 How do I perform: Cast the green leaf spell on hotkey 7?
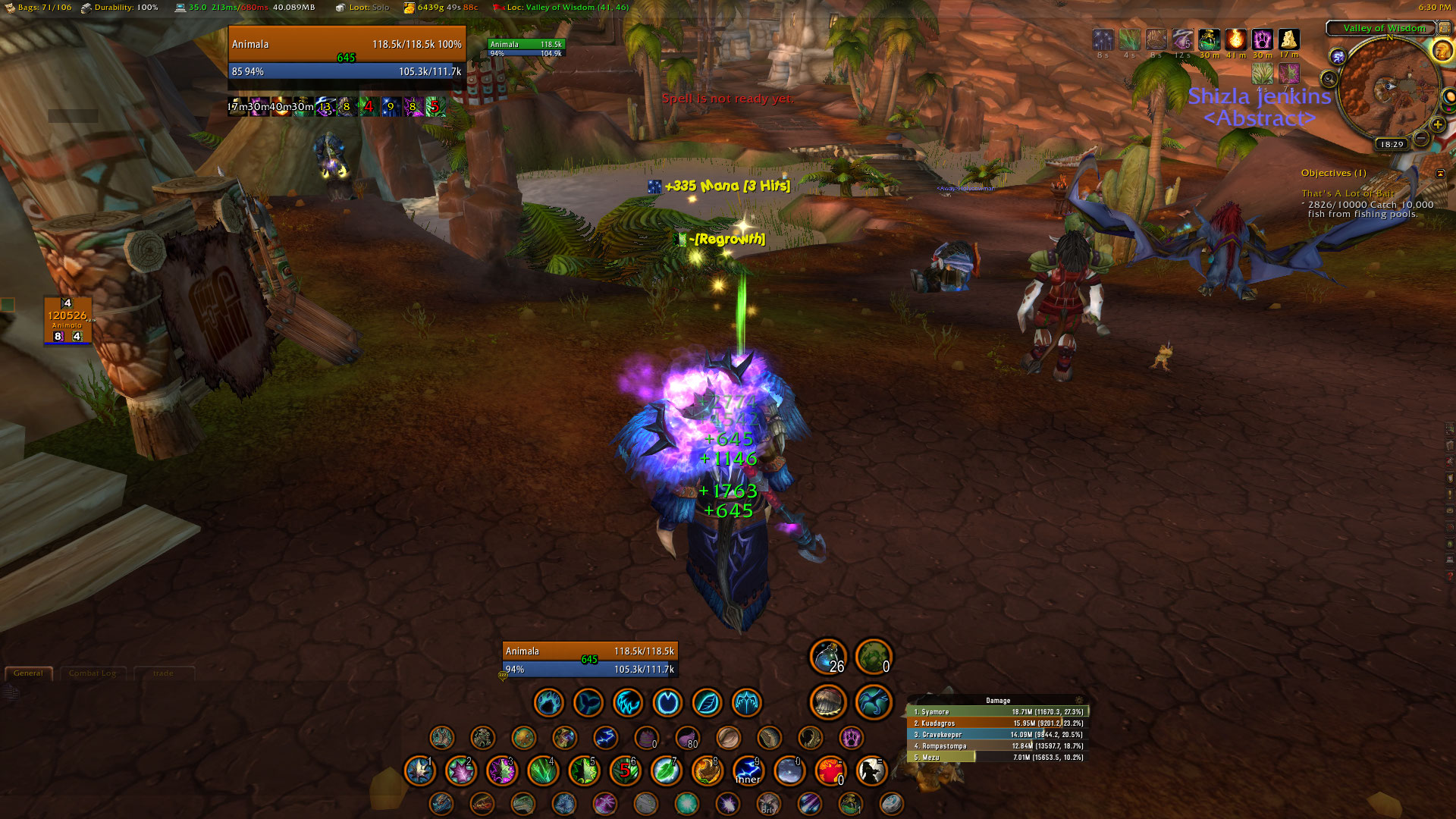click(666, 771)
